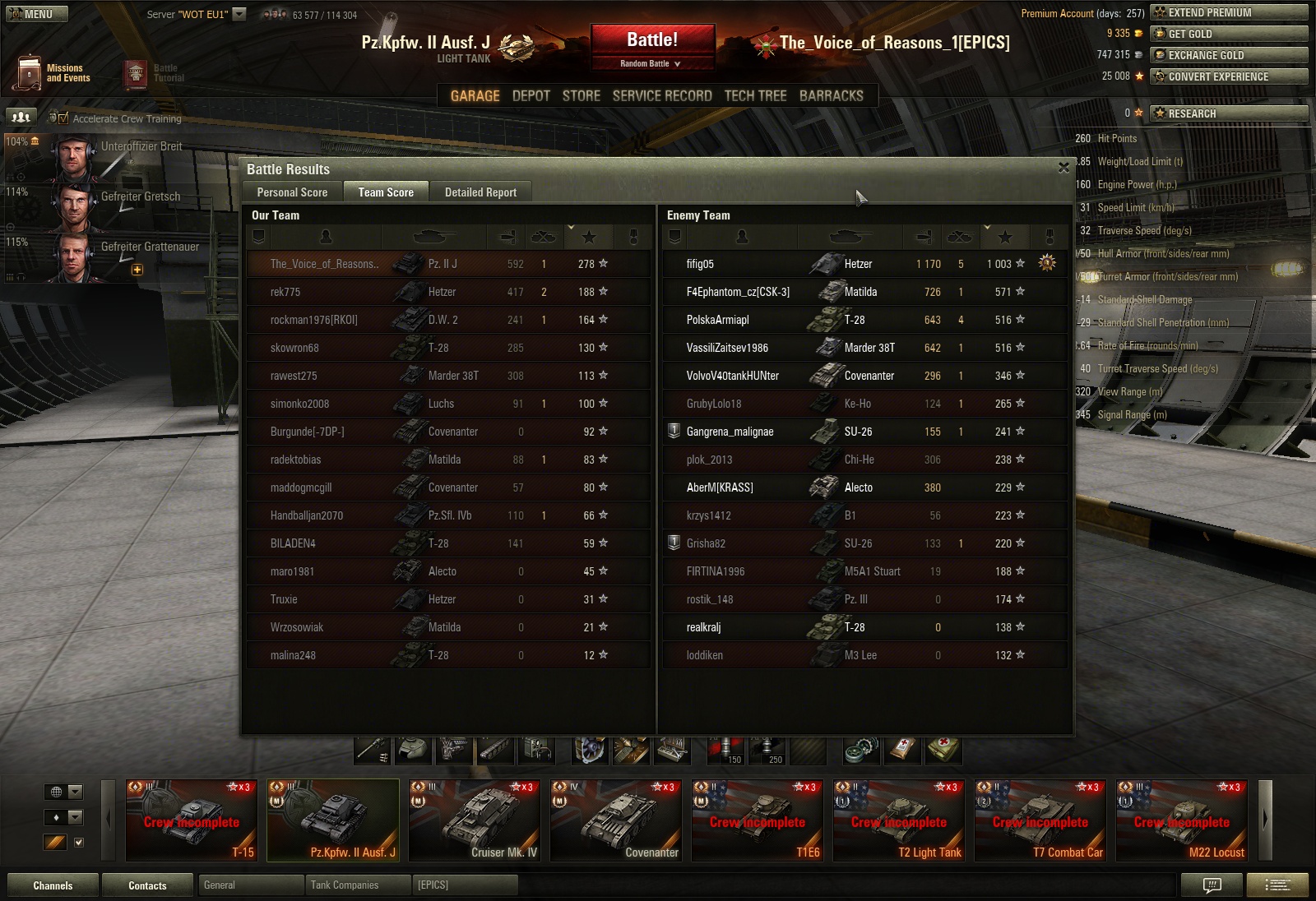
Task: Toggle Accelerate Crew Training checkbox
Action: (x=63, y=118)
